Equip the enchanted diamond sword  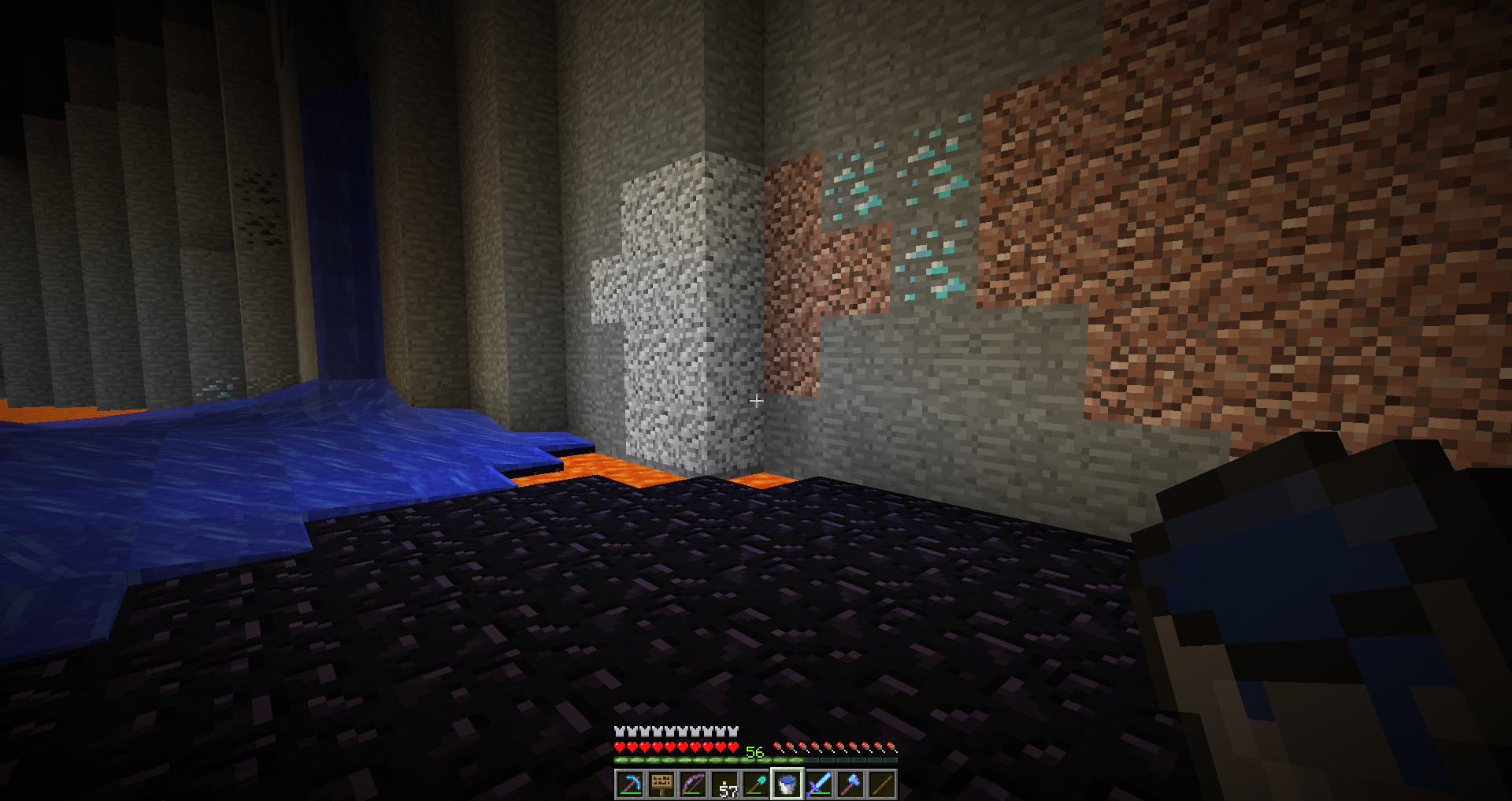819,784
